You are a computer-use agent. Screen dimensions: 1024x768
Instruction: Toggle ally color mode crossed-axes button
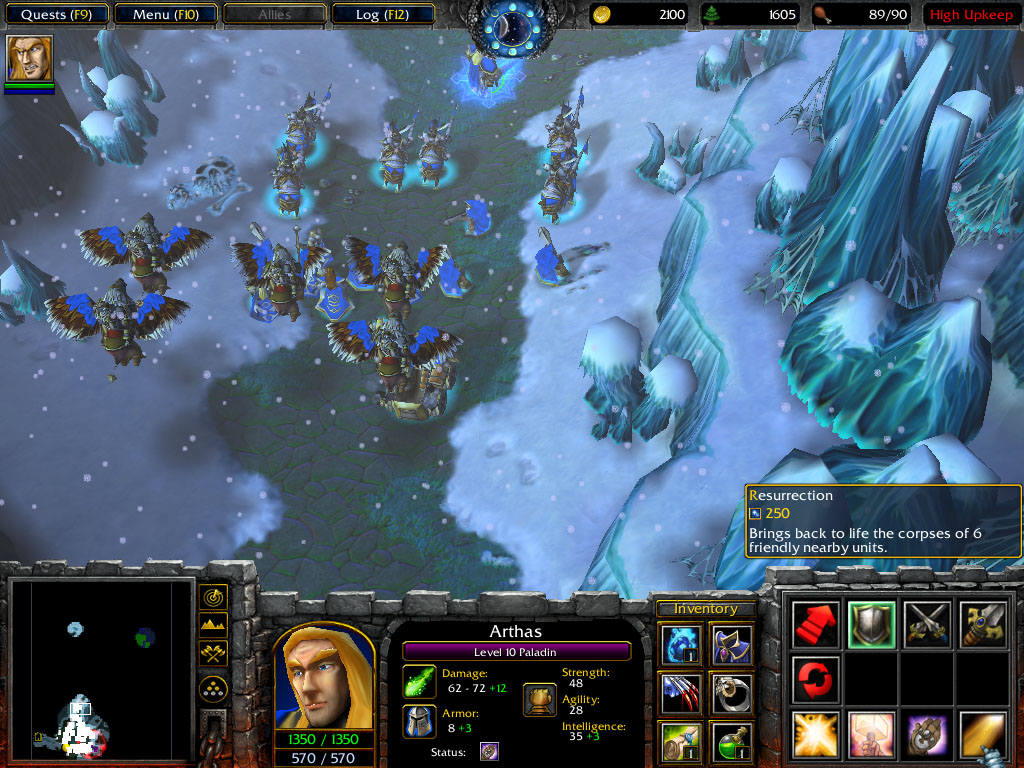tap(213, 654)
